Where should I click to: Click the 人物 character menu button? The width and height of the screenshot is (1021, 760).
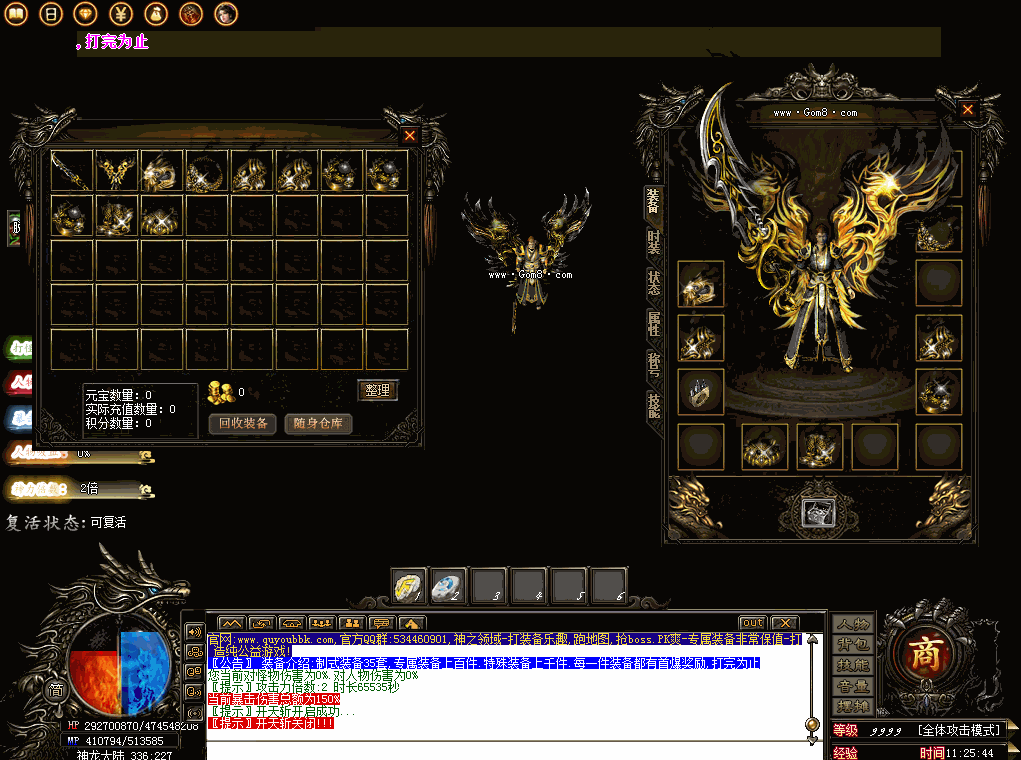click(853, 624)
